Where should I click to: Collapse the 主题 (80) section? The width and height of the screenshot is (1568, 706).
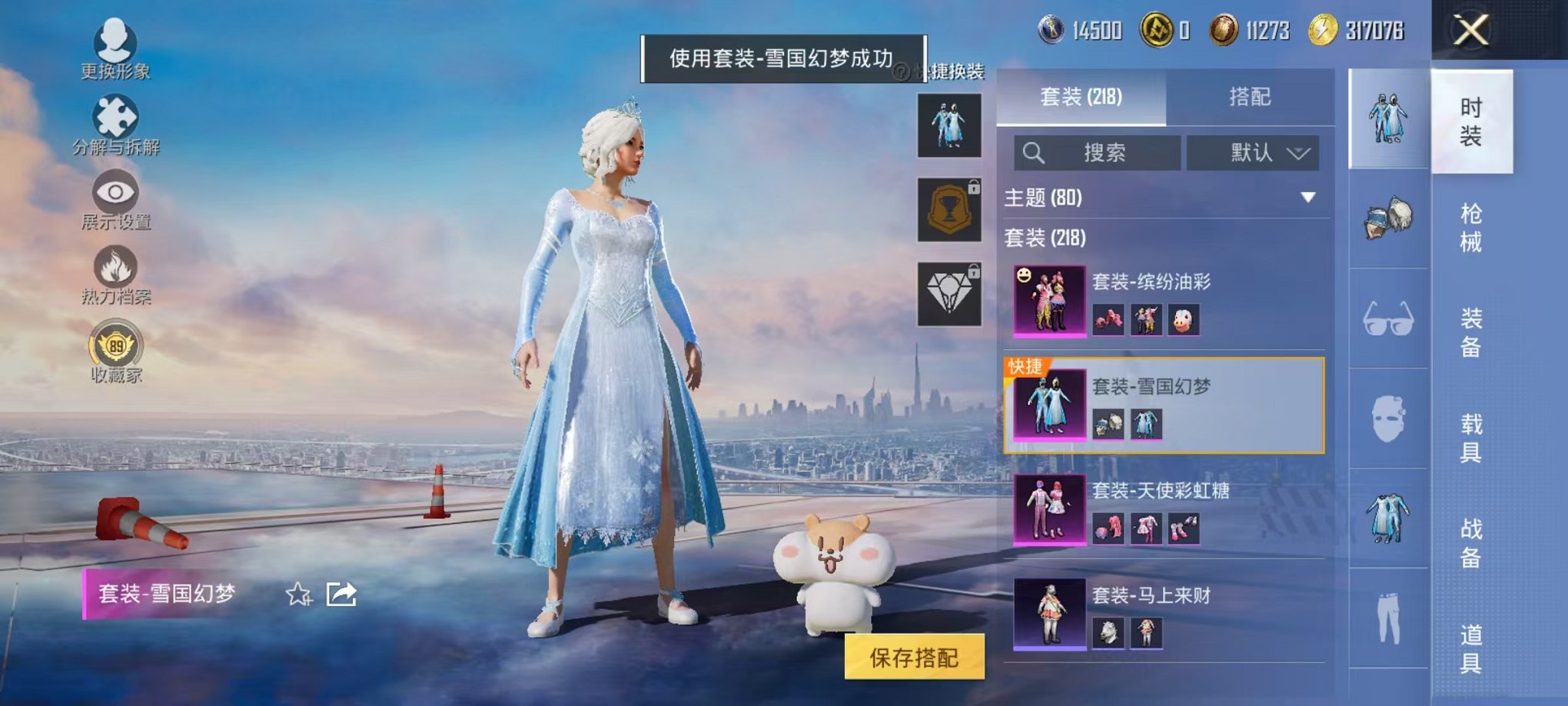pyautogui.click(x=1306, y=198)
